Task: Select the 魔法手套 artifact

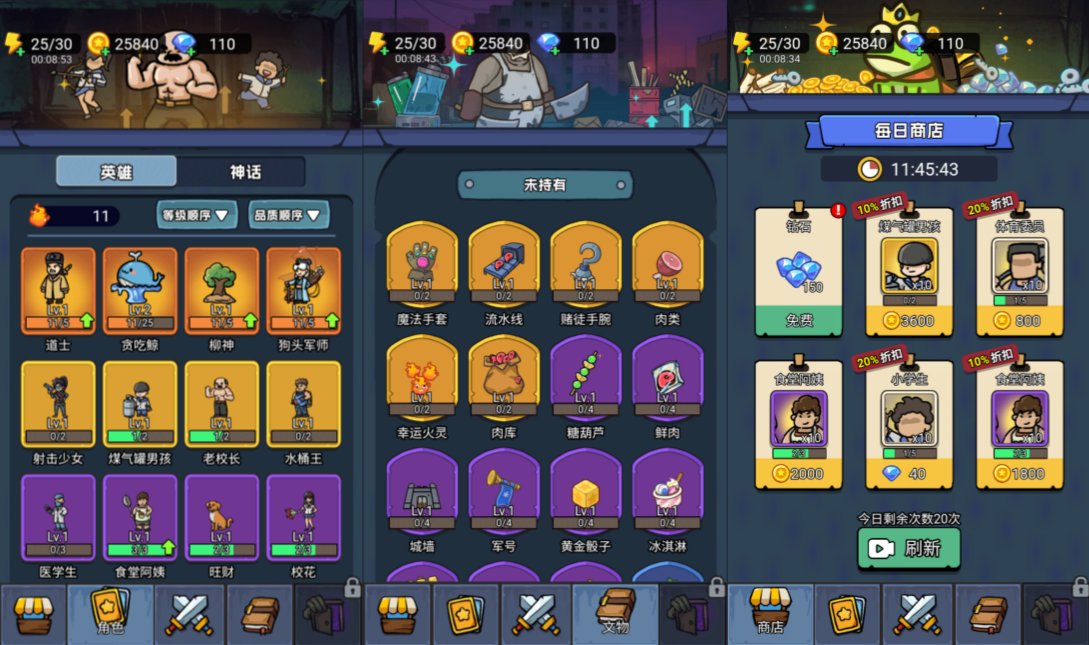Action: pos(422,263)
